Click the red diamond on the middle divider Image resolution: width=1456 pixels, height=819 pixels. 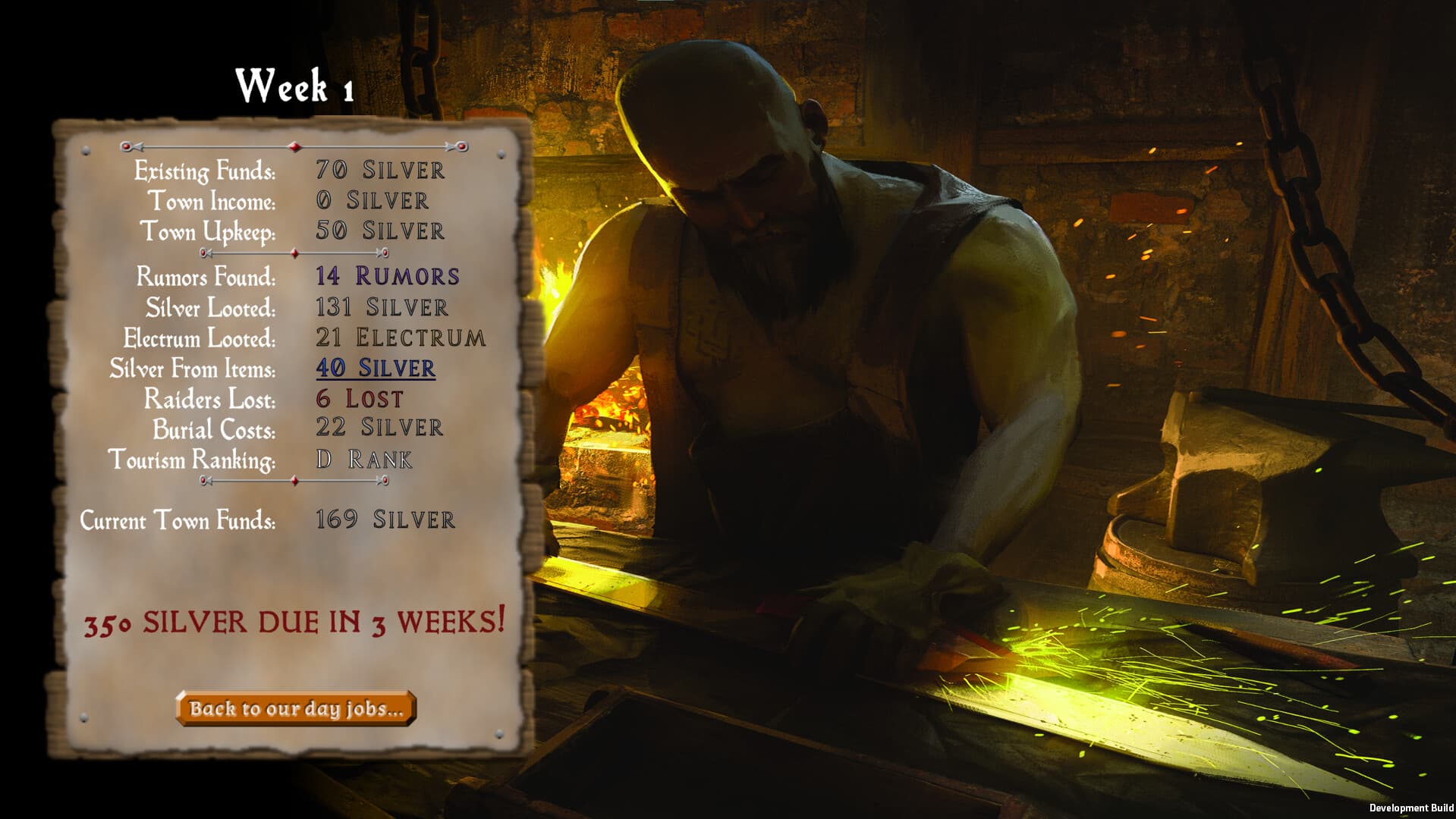[294, 254]
